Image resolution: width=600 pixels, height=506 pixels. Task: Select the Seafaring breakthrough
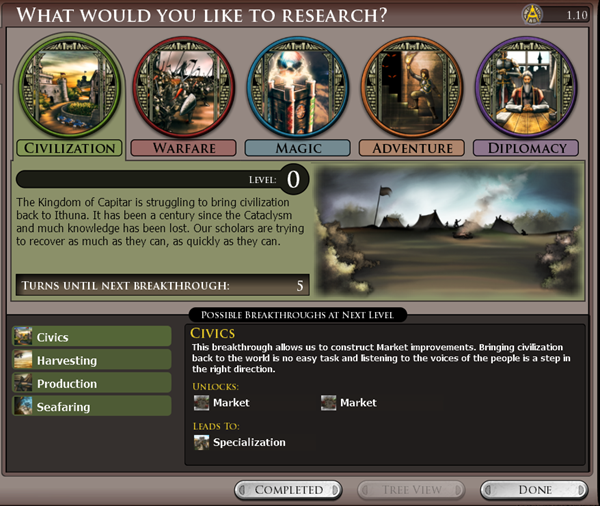pos(92,407)
